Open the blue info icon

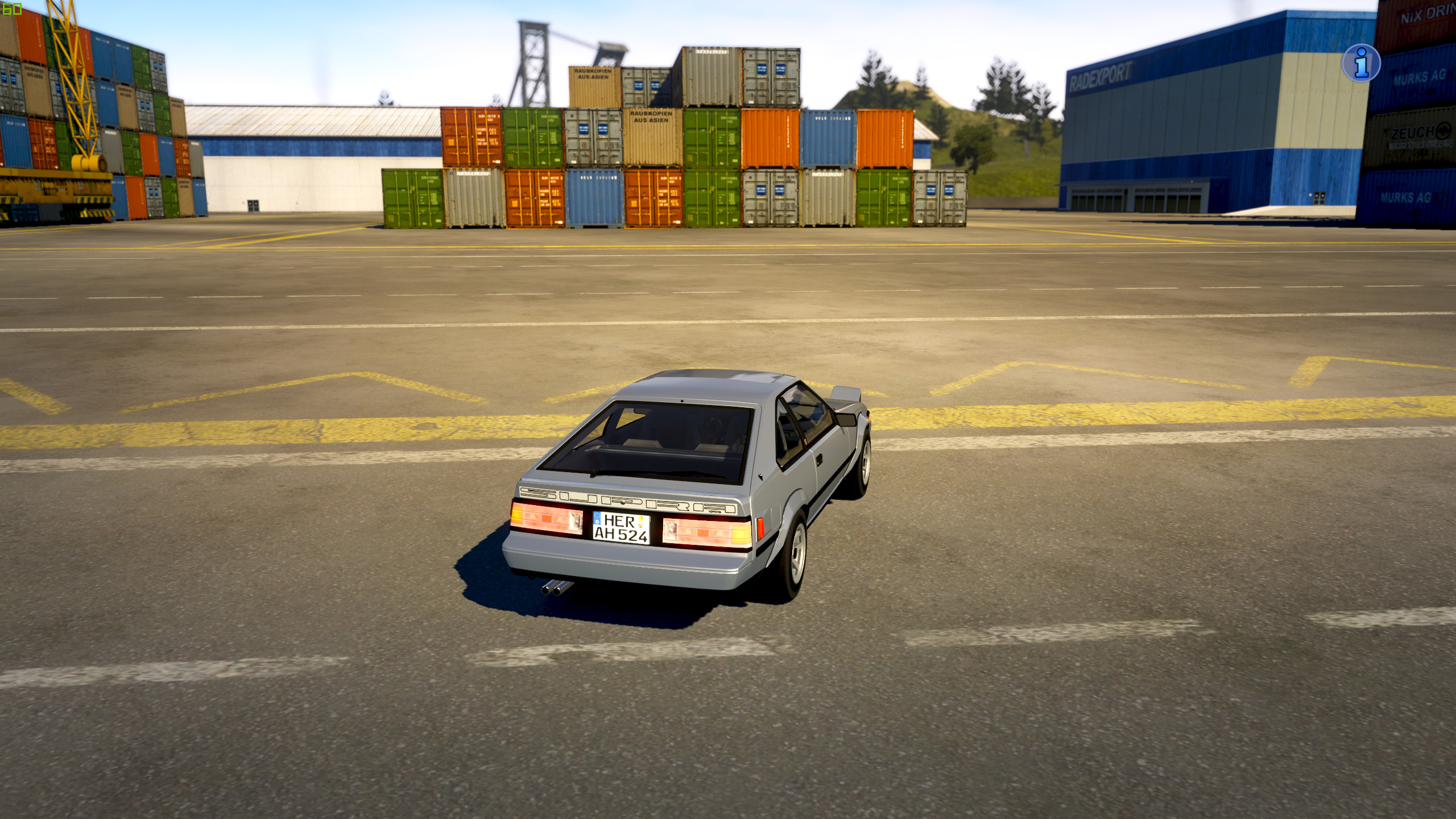1361,63
